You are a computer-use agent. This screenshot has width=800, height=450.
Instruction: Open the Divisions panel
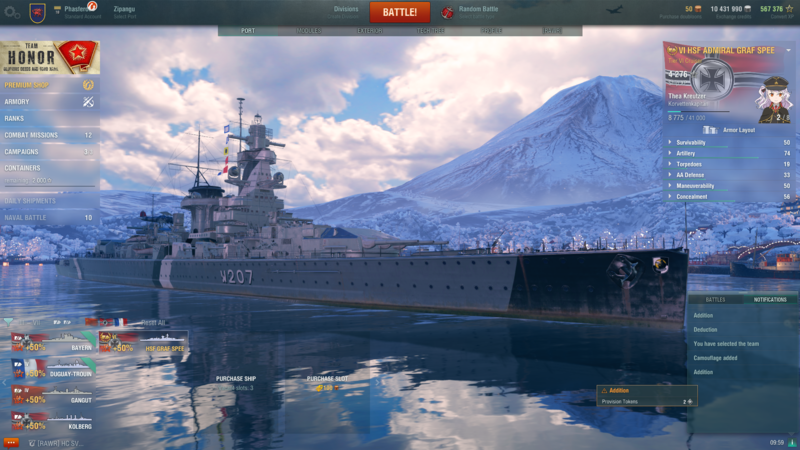[346, 11]
